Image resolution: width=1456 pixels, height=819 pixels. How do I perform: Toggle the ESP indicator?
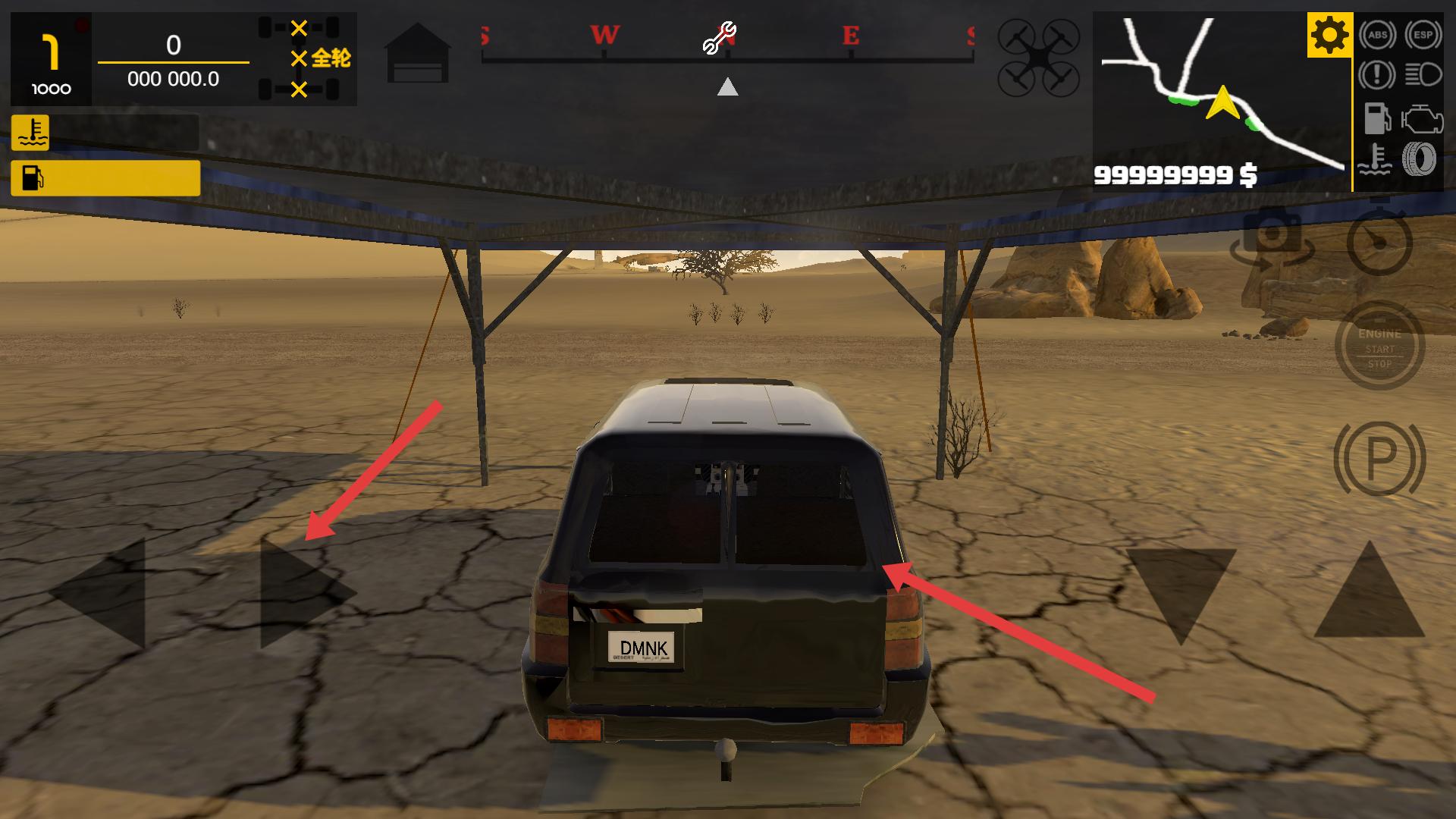point(1423,35)
